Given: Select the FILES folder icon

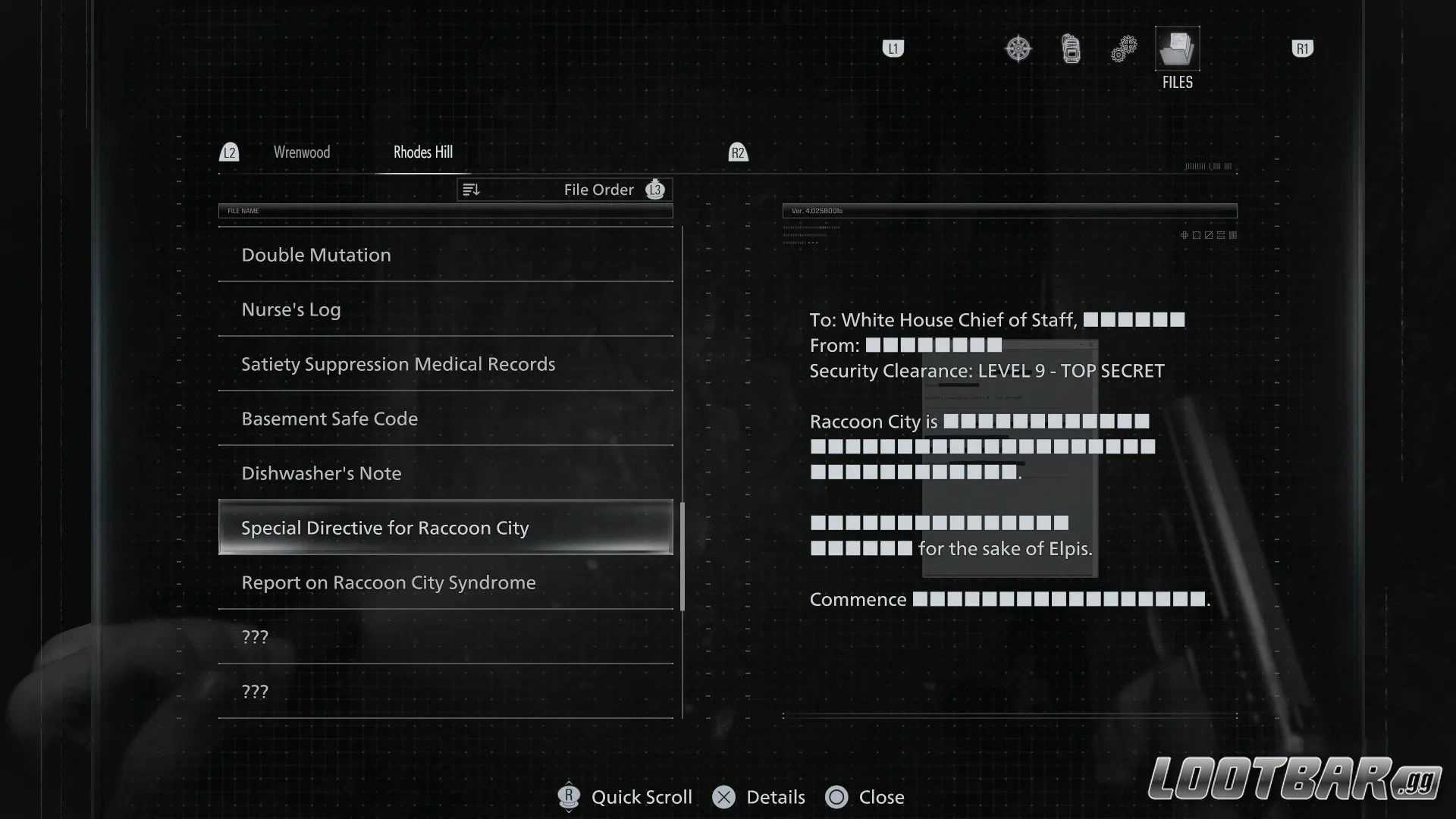Looking at the screenshot, I should coord(1177,49).
